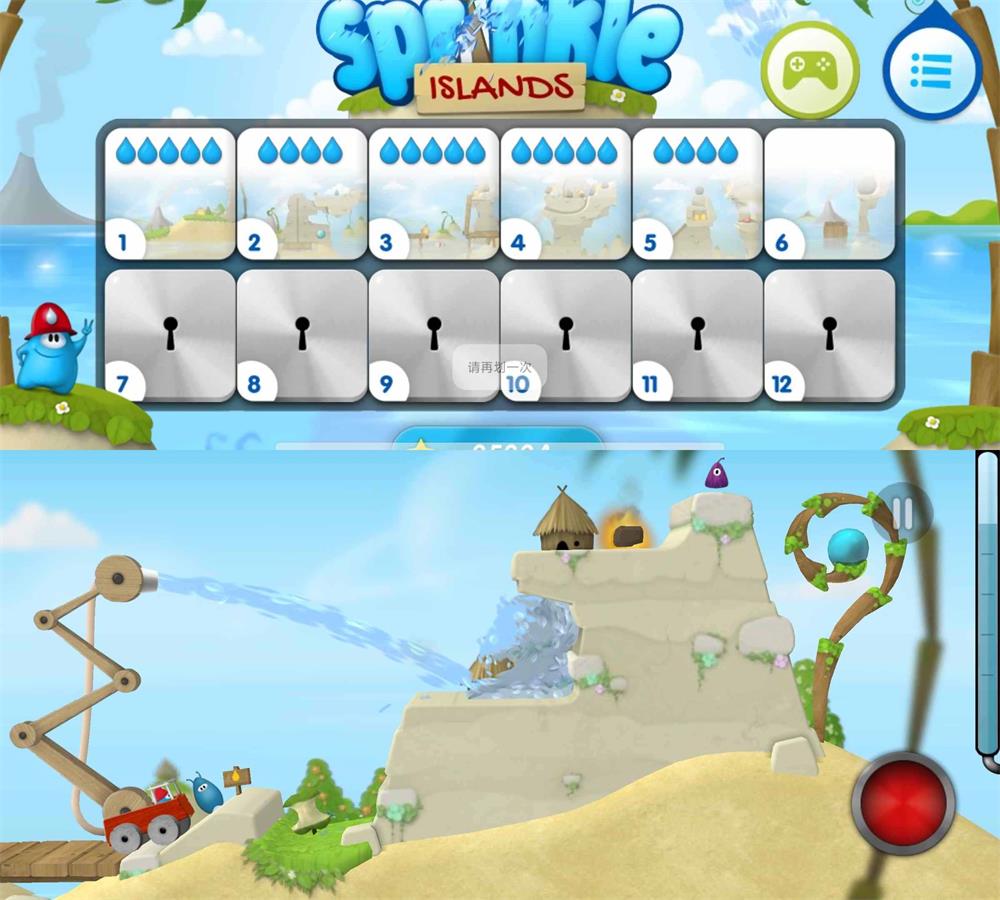1000x900 pixels.
Task: Choose locked level 10 tile
Action: tap(565, 335)
